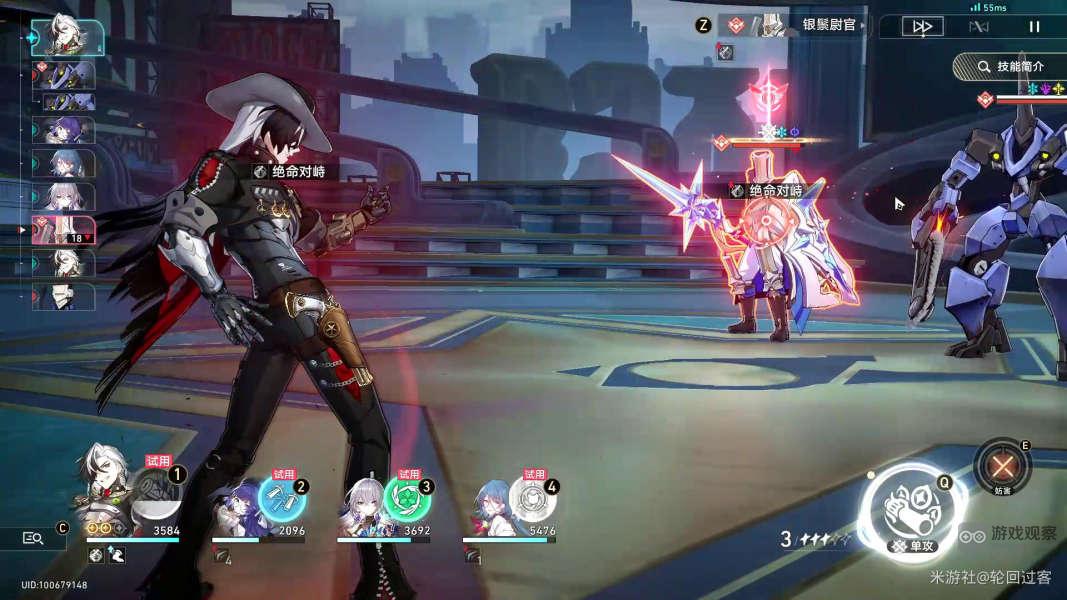Screen dimensions: 1067x600
Task: Trigger the green clover ultimate of character 3
Action: click(407, 499)
